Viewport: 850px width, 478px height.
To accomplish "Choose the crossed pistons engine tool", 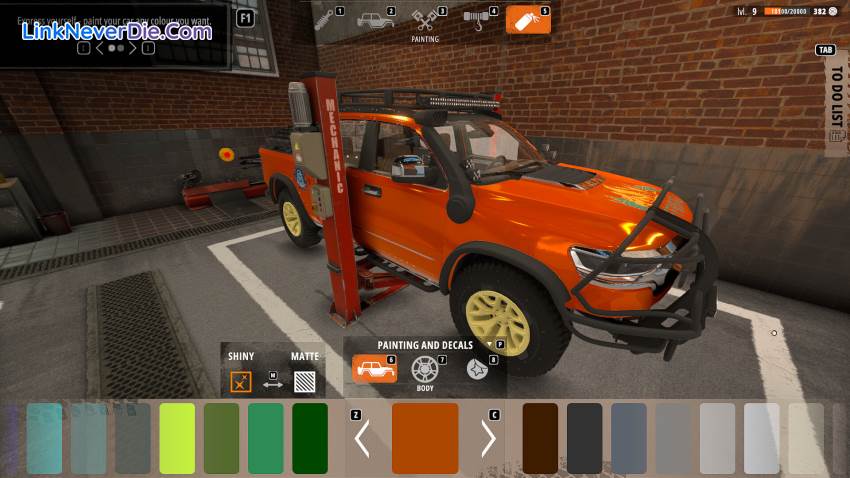I will [x=425, y=20].
